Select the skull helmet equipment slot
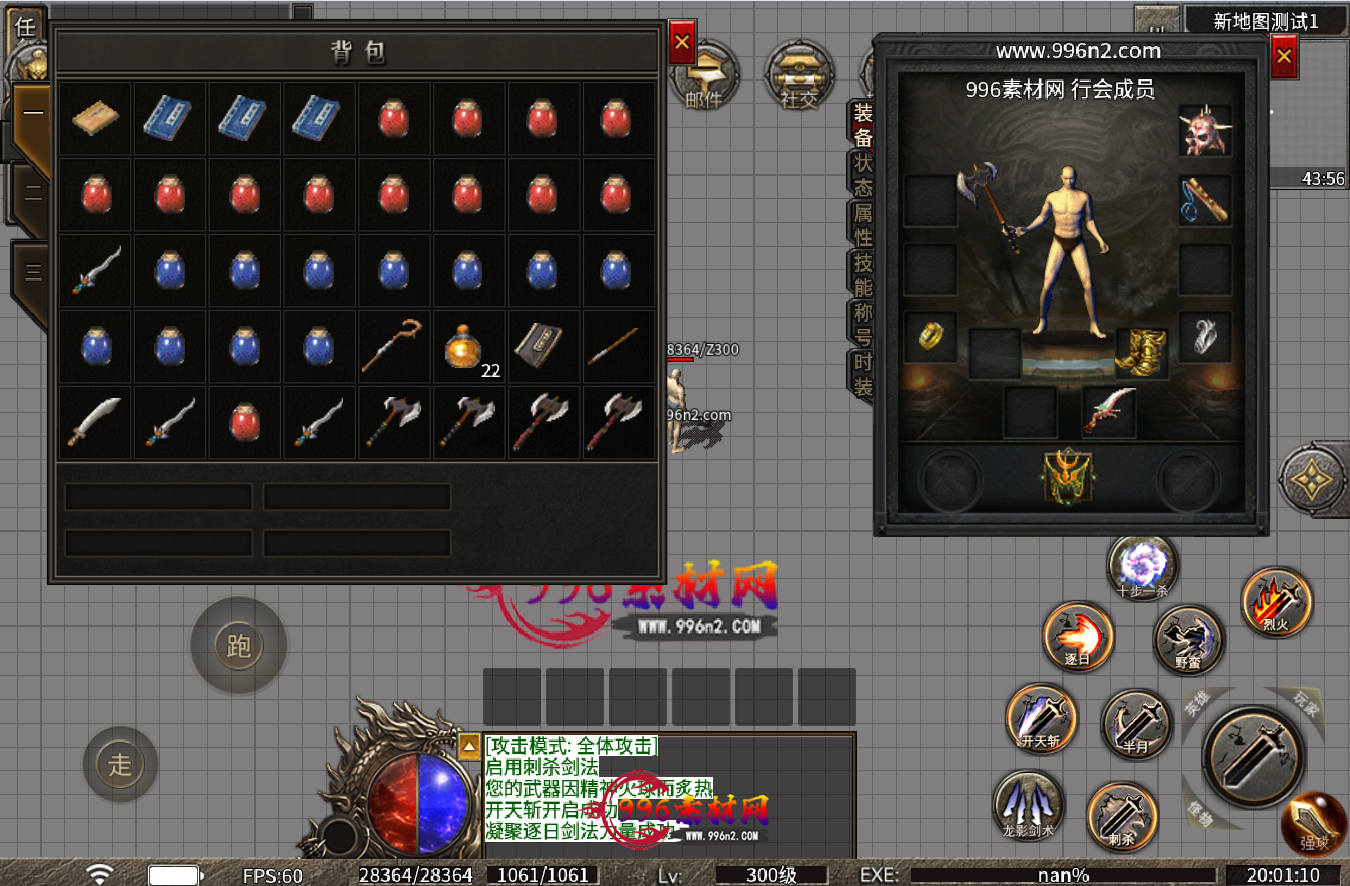Viewport: 1350px width, 886px height. click(x=1205, y=131)
